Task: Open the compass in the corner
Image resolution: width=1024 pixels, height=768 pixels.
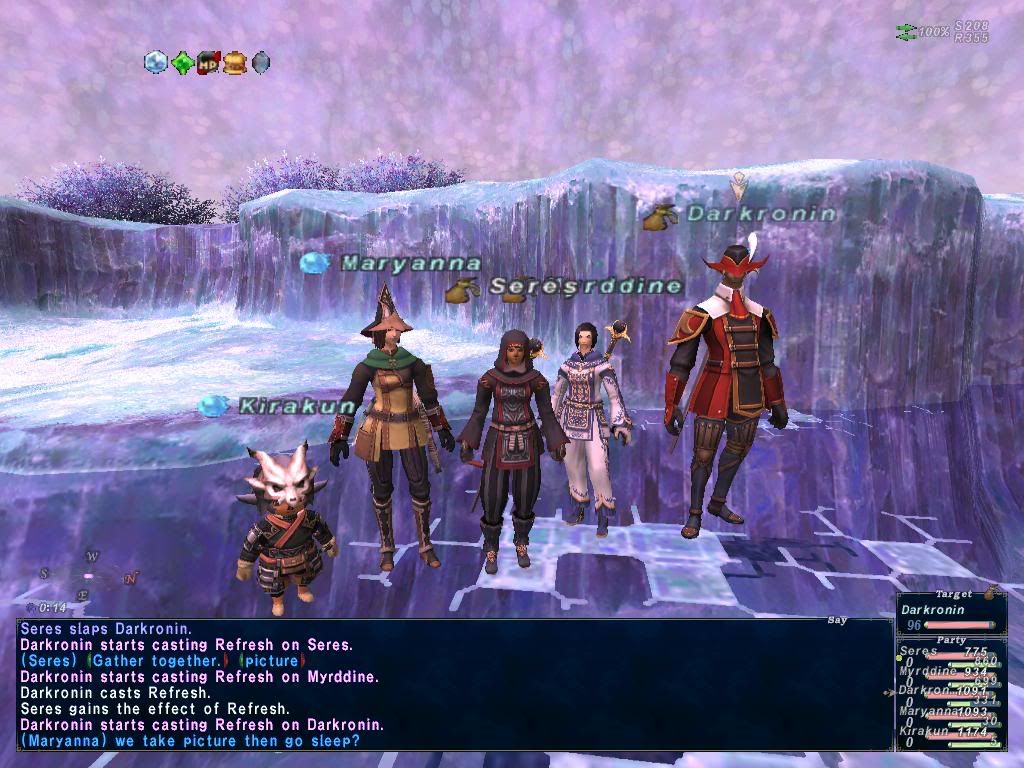Action: (x=88, y=576)
